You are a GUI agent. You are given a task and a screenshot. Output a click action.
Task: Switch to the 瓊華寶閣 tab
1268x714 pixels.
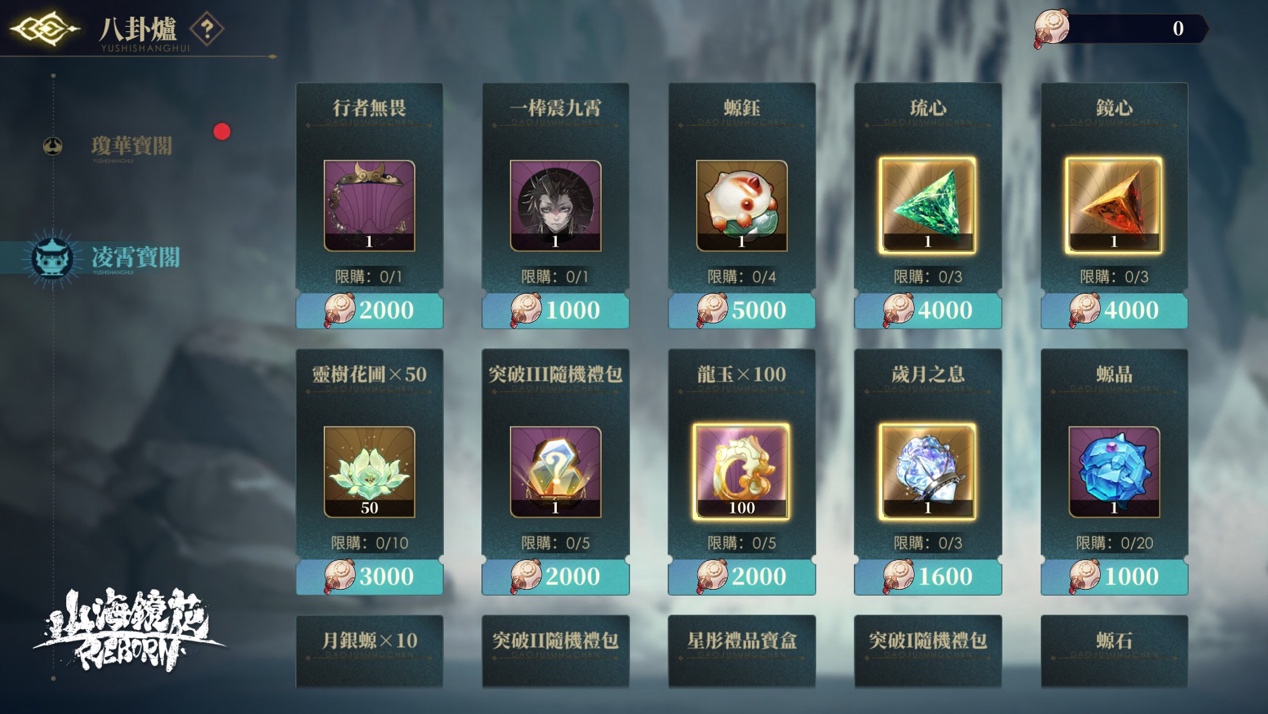pos(131,146)
